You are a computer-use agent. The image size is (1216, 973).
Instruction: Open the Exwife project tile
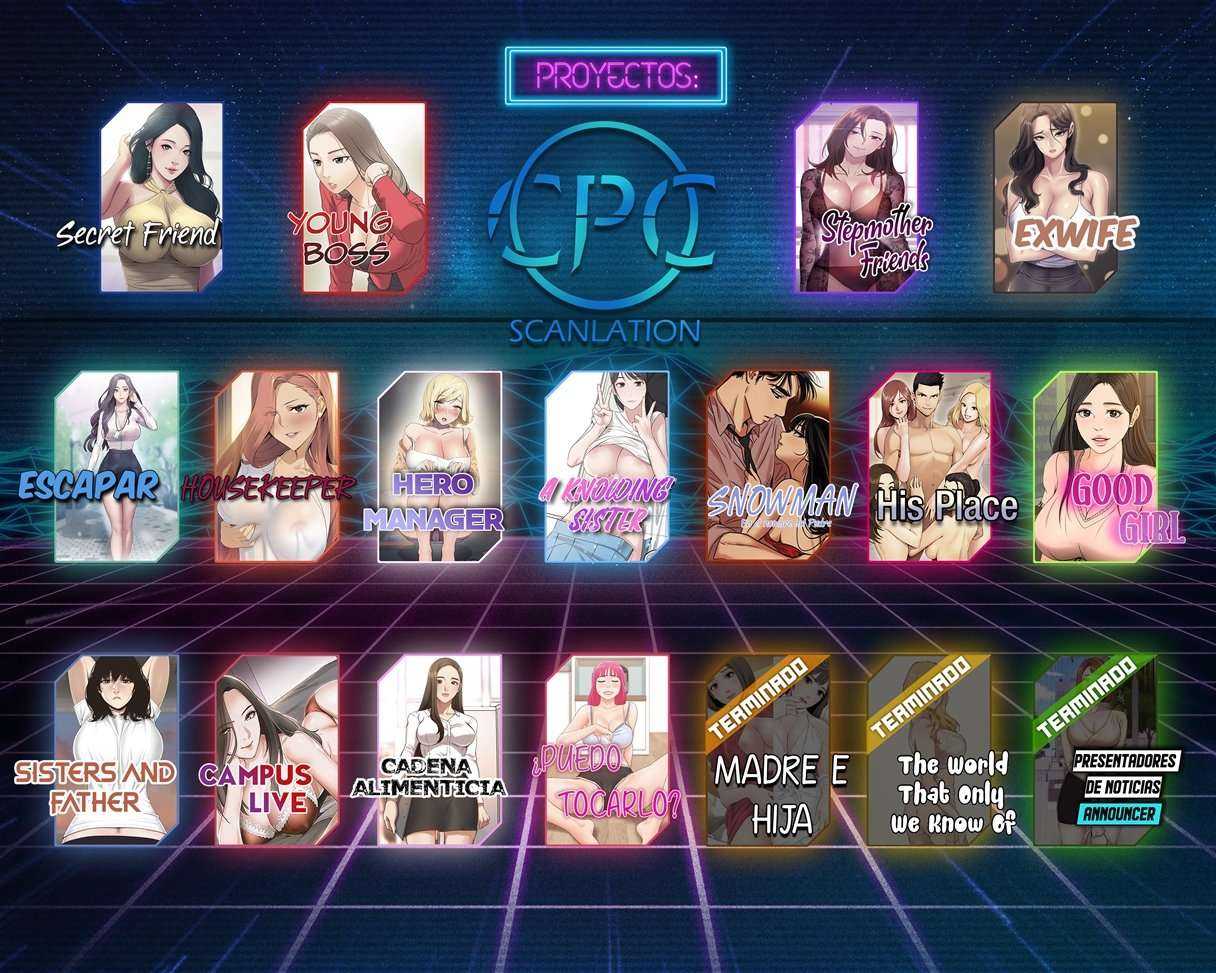(1056, 197)
